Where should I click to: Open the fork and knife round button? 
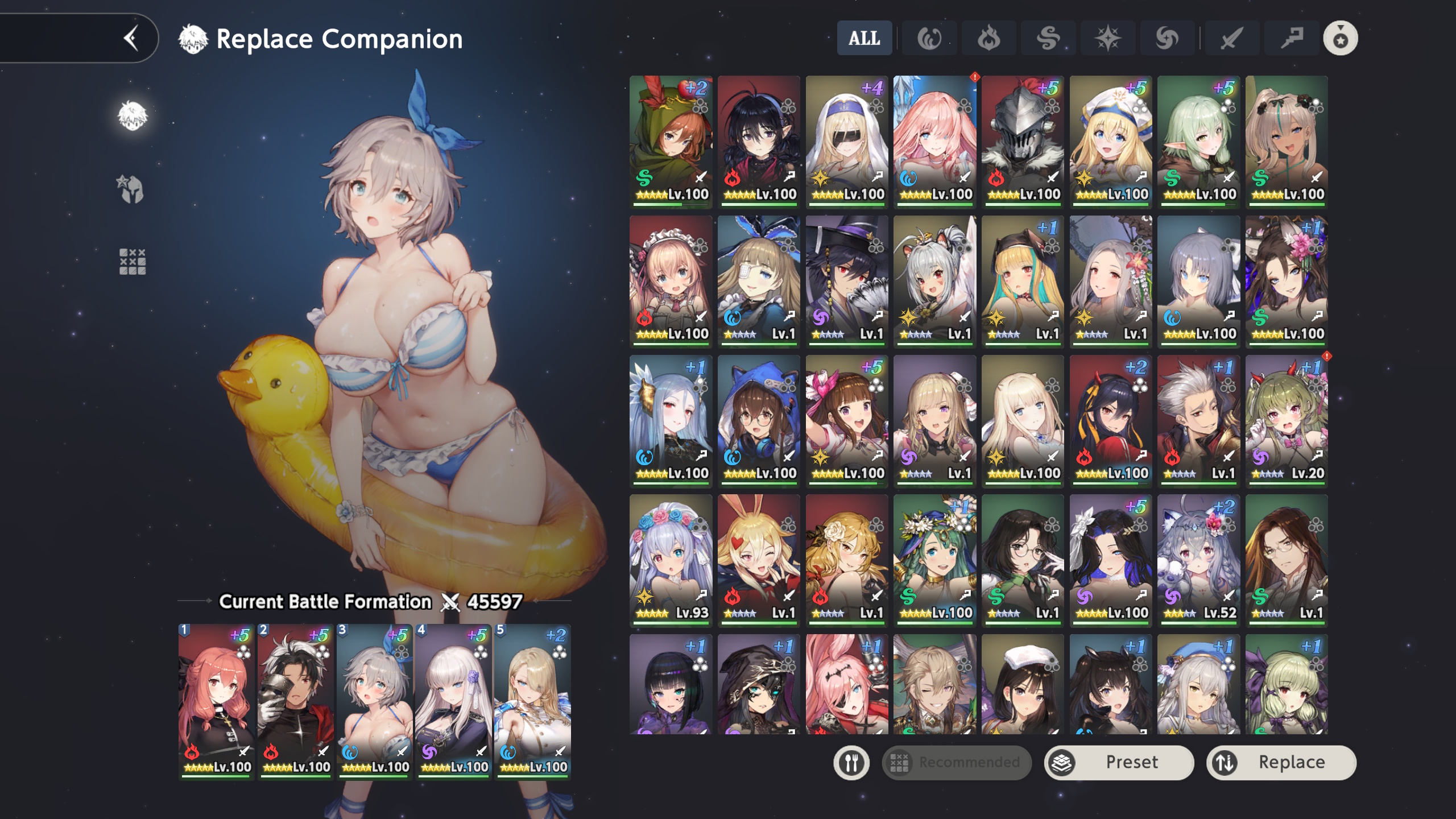click(x=851, y=762)
